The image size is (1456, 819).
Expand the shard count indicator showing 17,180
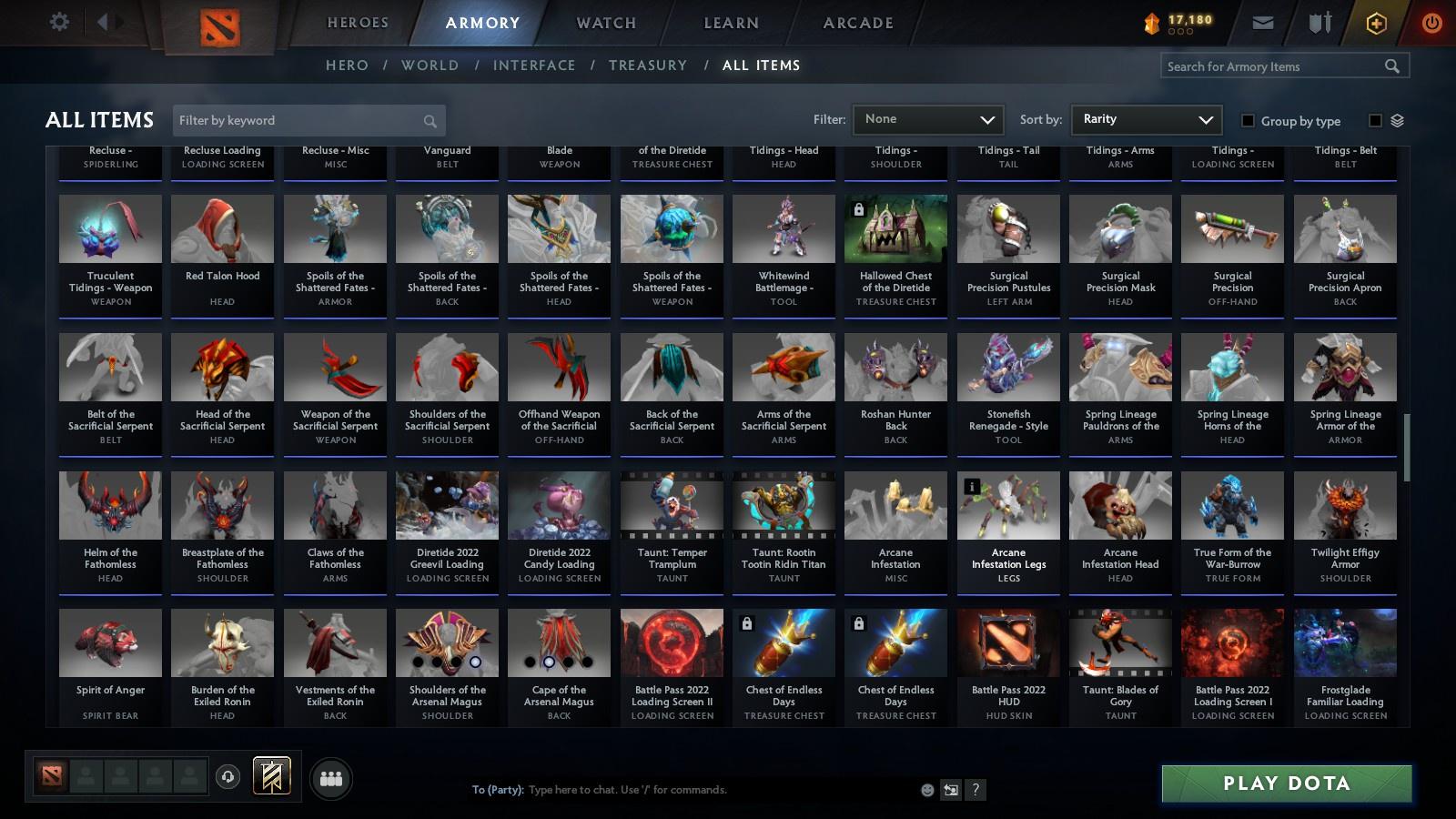coord(1180,23)
